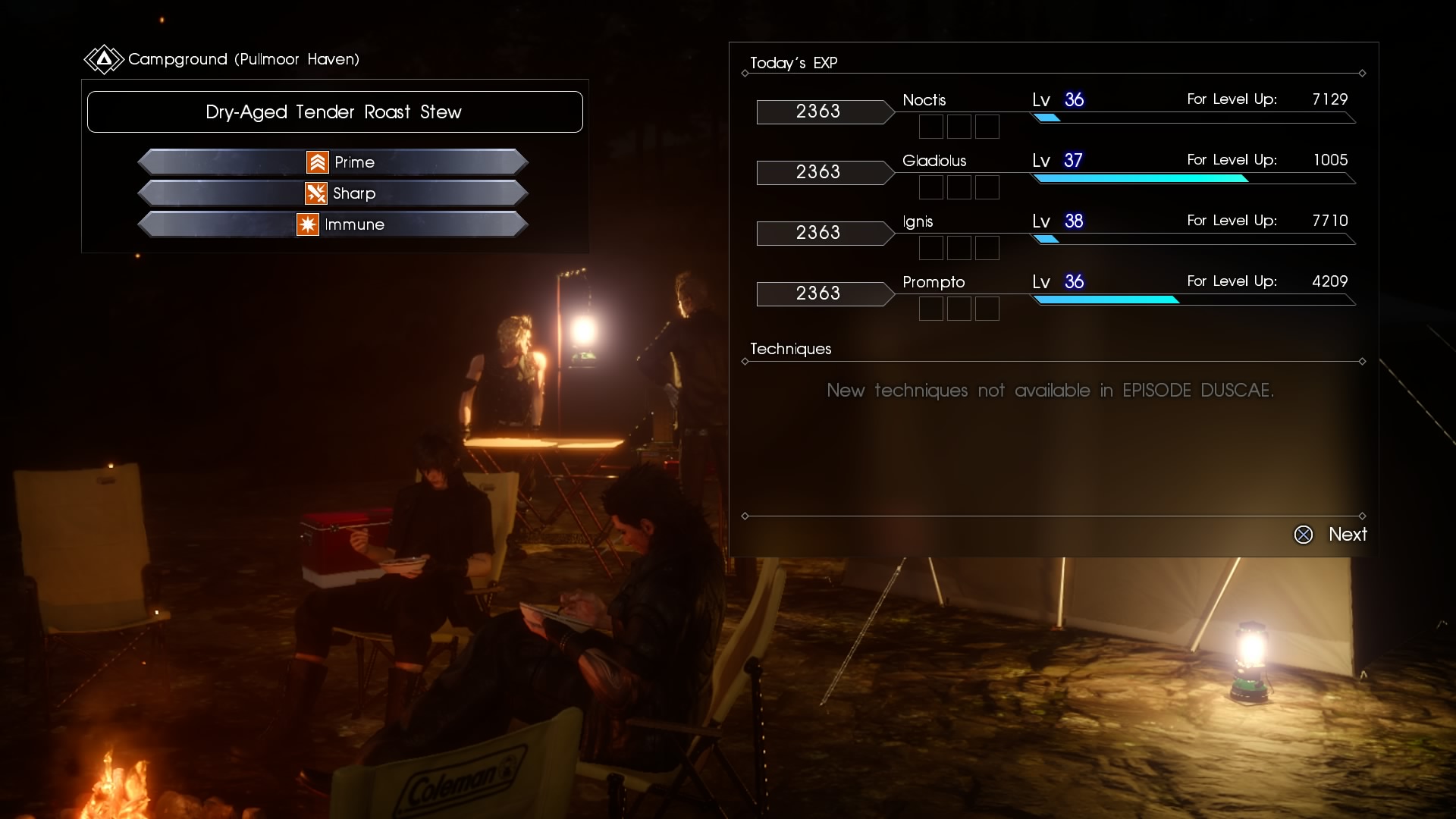Select the Sharp buff row

pyautogui.click(x=333, y=193)
